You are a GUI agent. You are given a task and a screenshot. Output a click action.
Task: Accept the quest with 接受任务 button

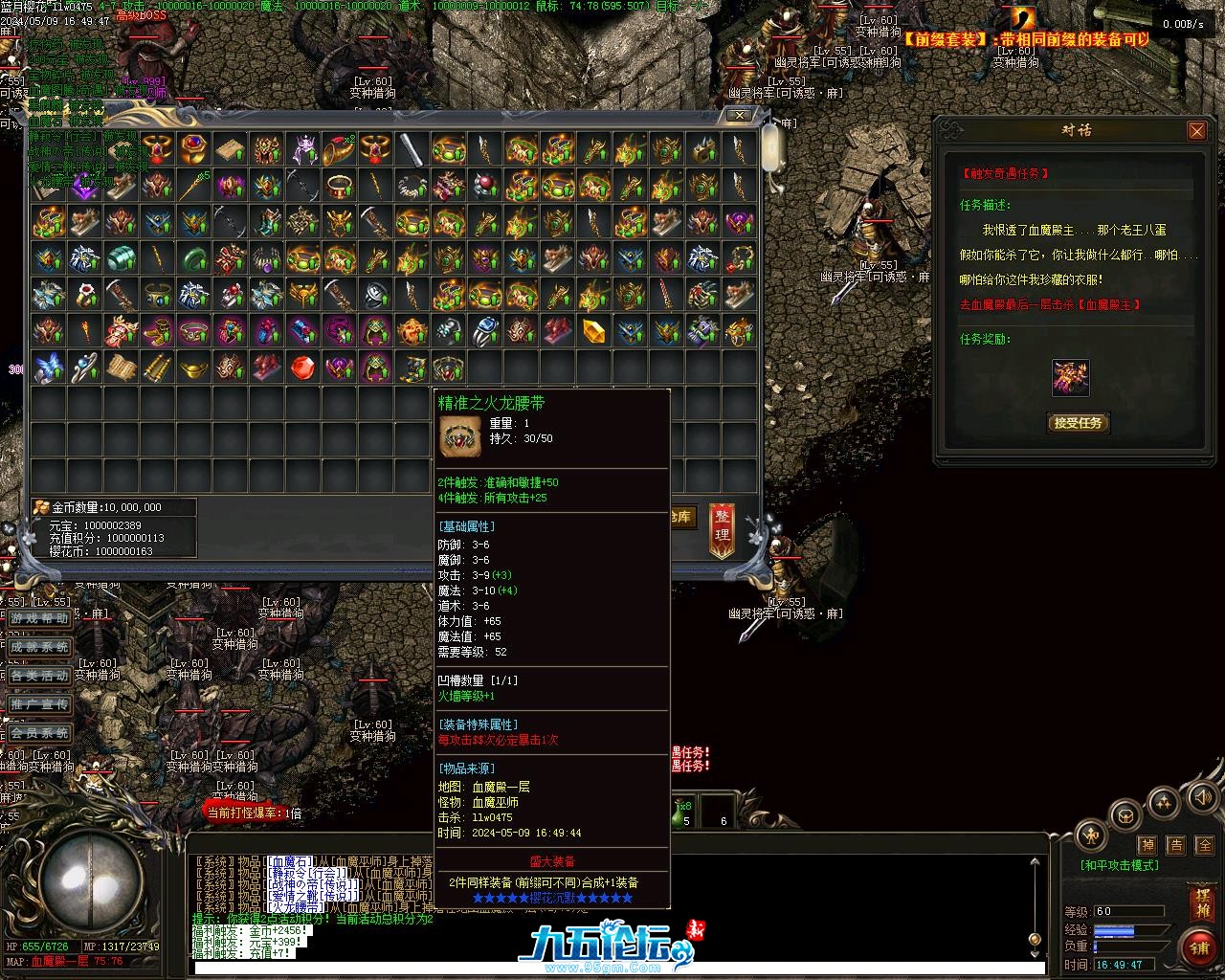coord(1078,423)
